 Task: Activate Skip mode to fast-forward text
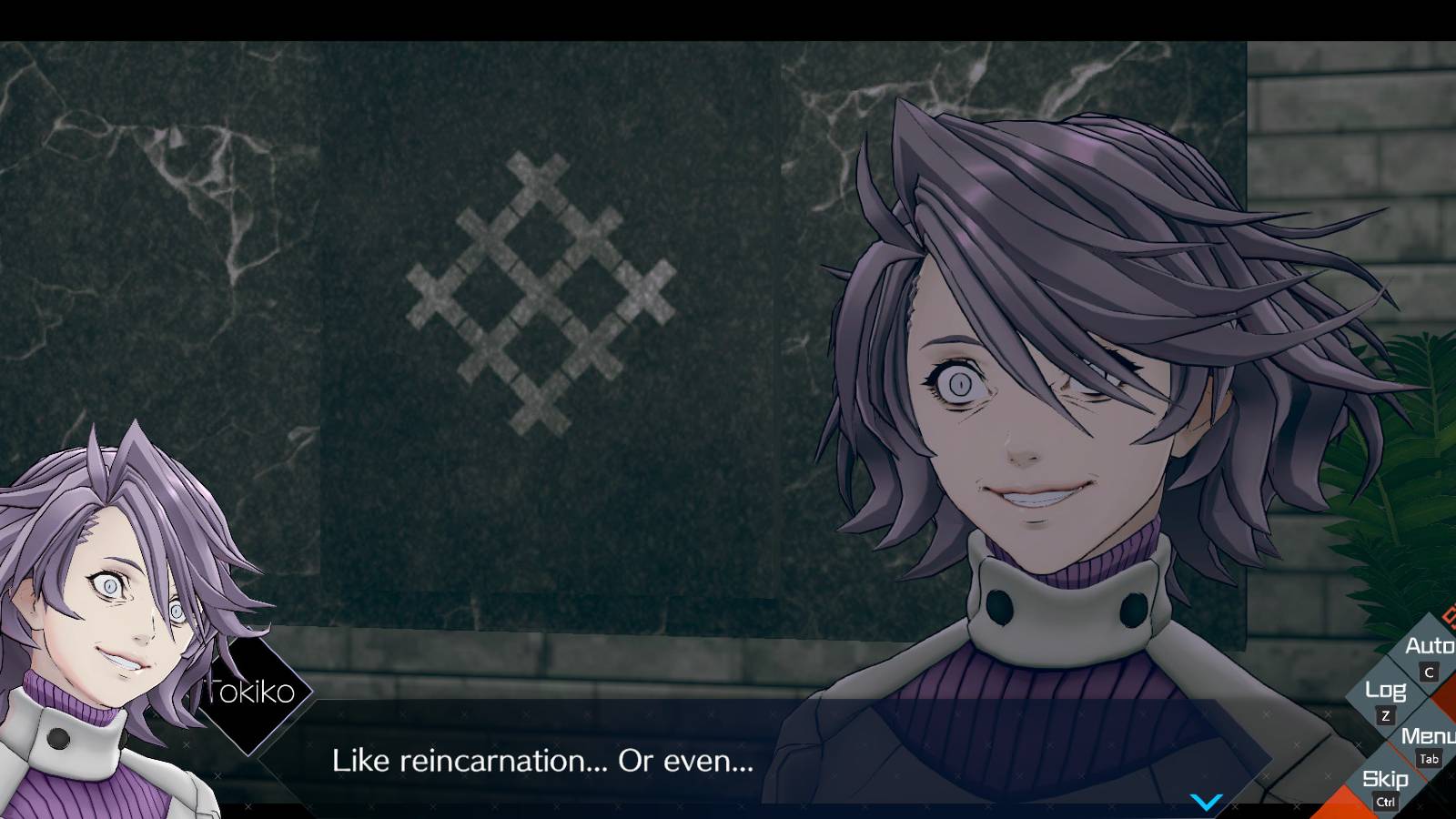(1385, 779)
